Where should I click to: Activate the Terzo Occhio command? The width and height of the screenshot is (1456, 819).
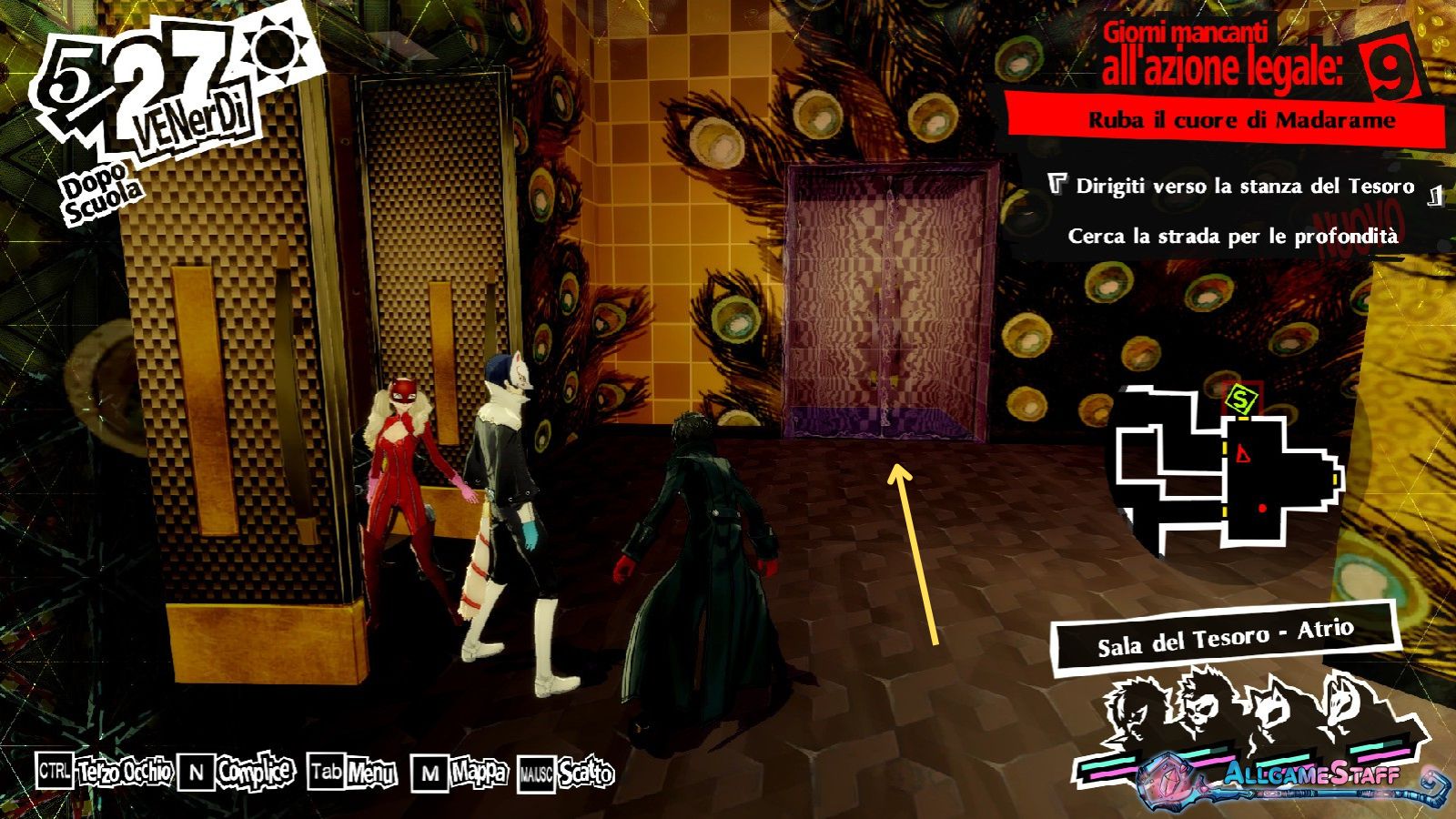click(106, 773)
